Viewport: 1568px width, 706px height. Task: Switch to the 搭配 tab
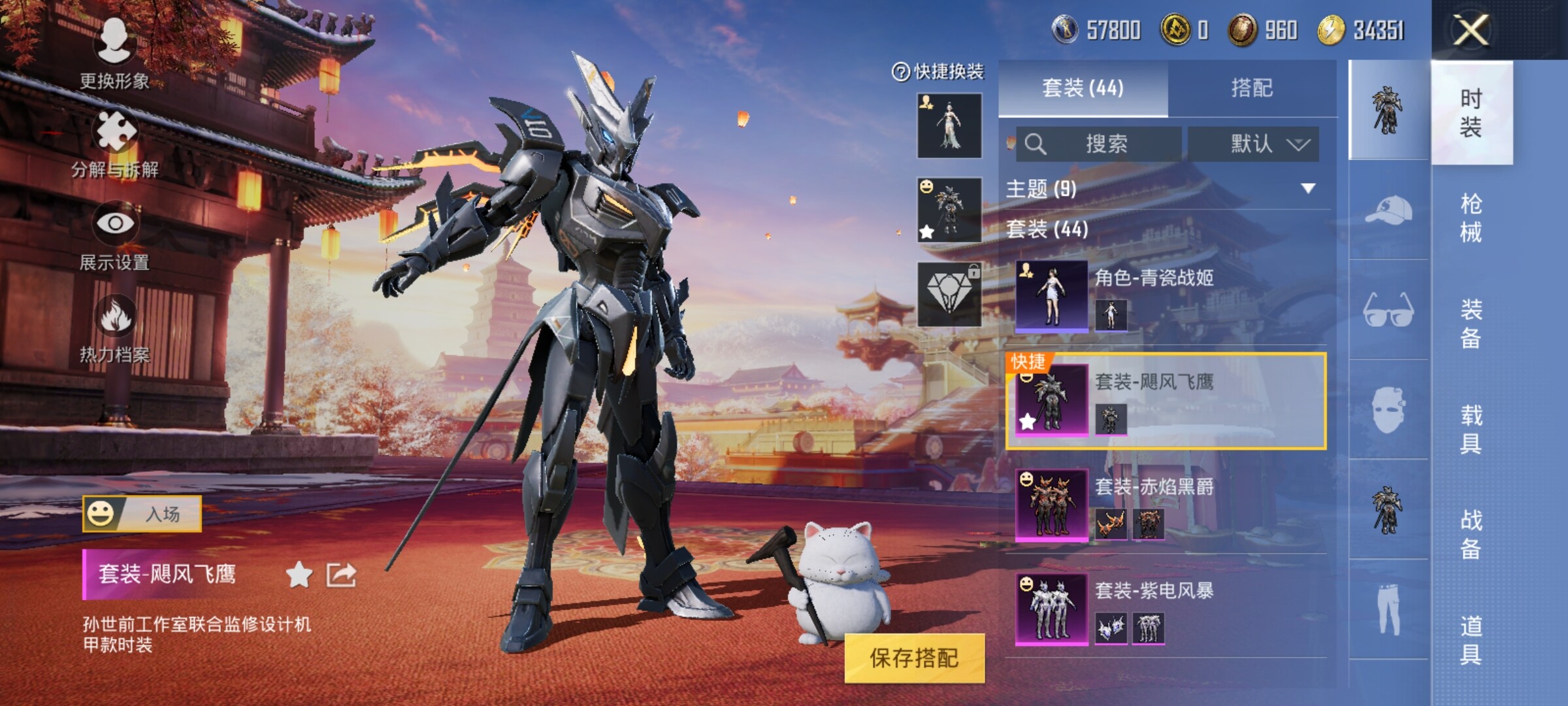pos(1251,88)
